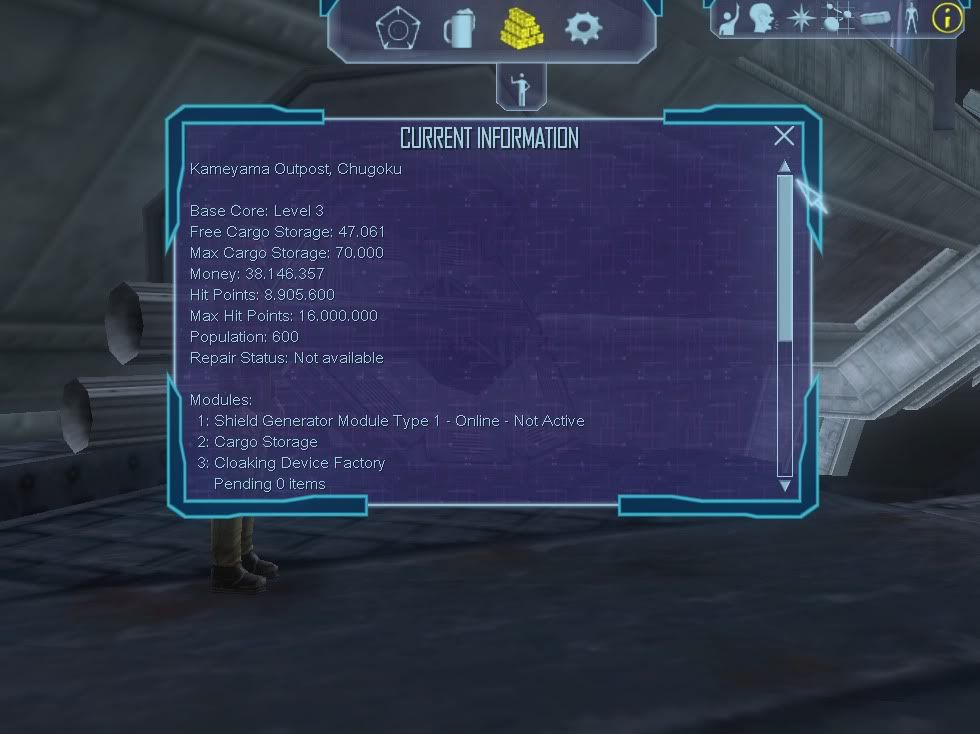
Task: Open the waving figure icon in the top-right bar
Action: pyautogui.click(x=729, y=18)
